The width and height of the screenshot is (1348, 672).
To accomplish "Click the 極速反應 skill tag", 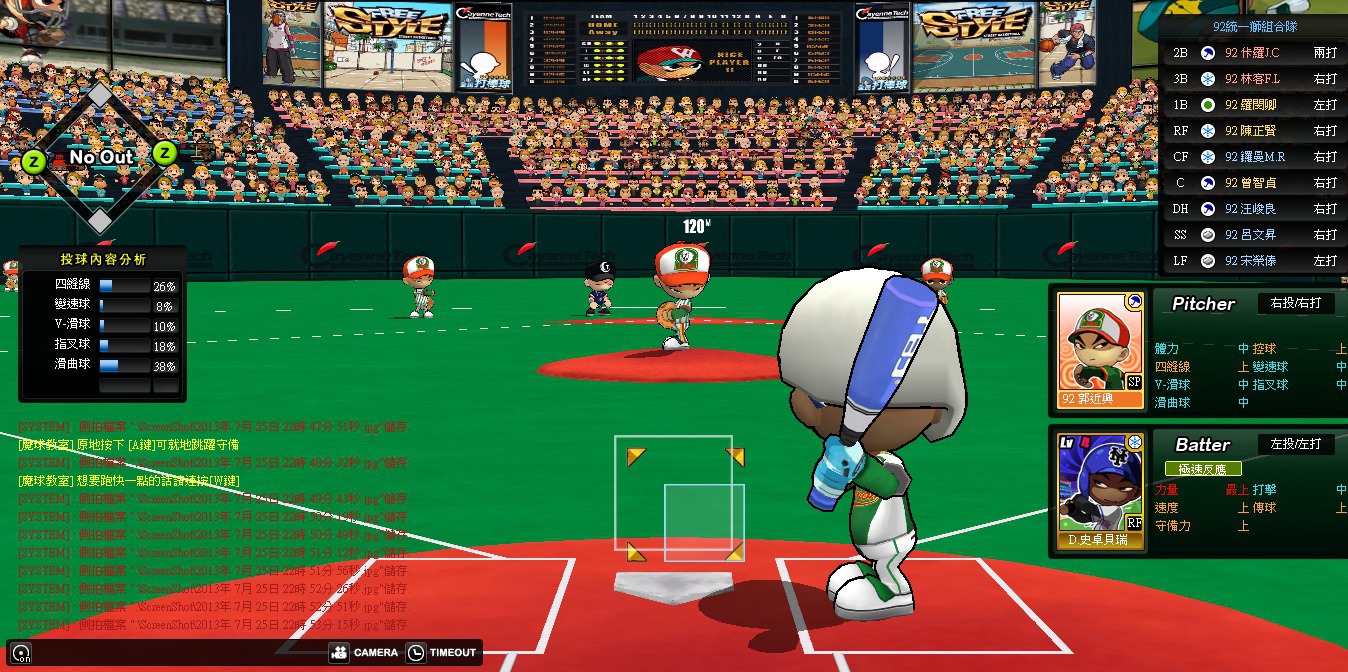I will (1203, 469).
